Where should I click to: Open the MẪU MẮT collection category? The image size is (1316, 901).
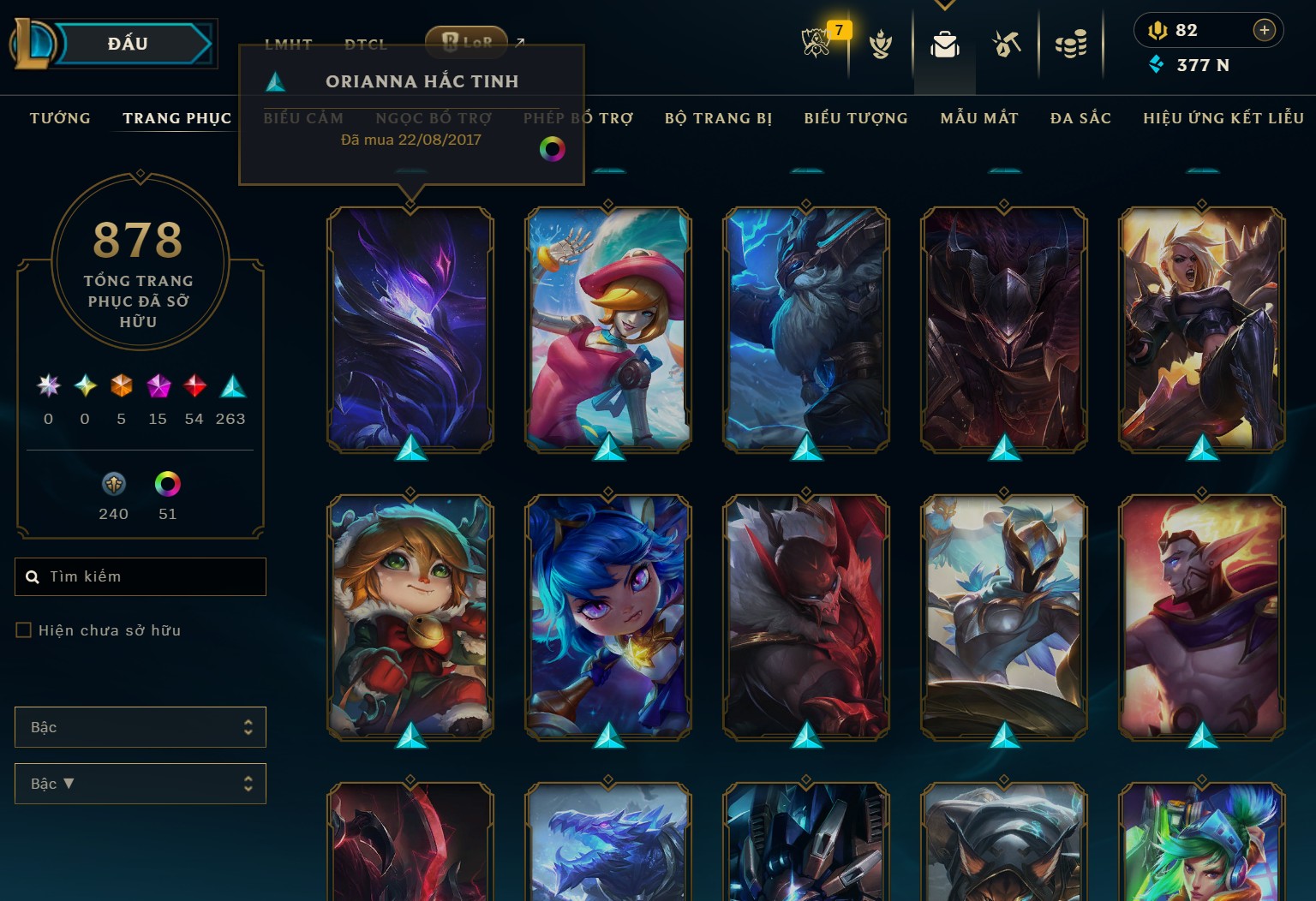click(980, 118)
